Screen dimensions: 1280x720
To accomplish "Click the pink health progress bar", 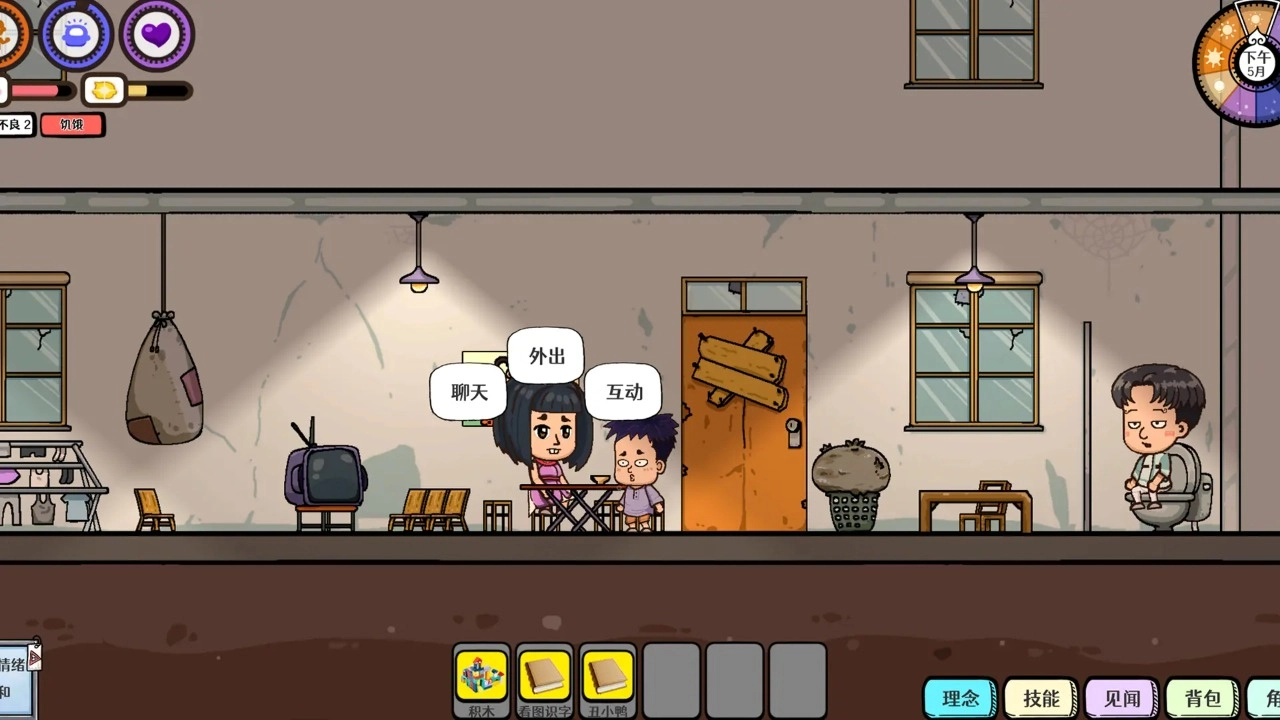I will click(x=40, y=90).
